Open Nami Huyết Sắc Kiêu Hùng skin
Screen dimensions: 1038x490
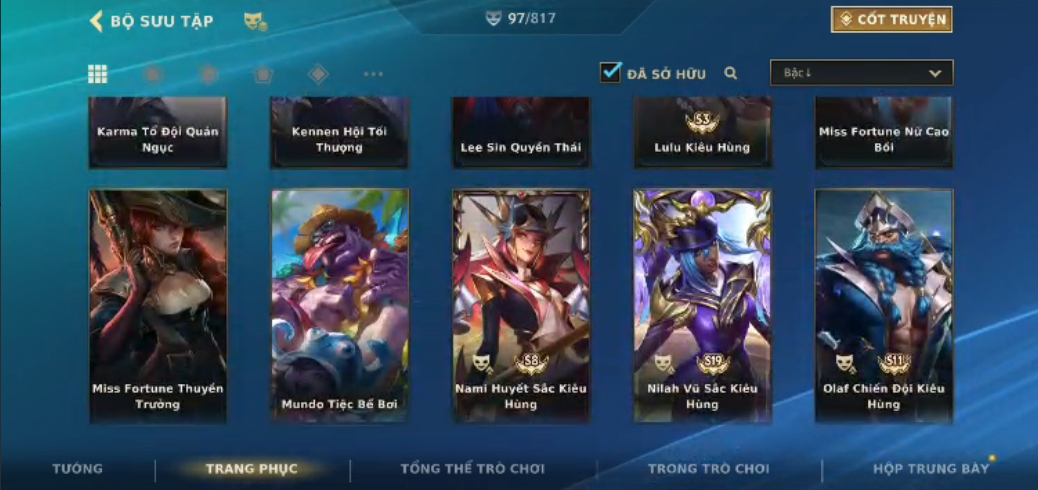pos(521,305)
